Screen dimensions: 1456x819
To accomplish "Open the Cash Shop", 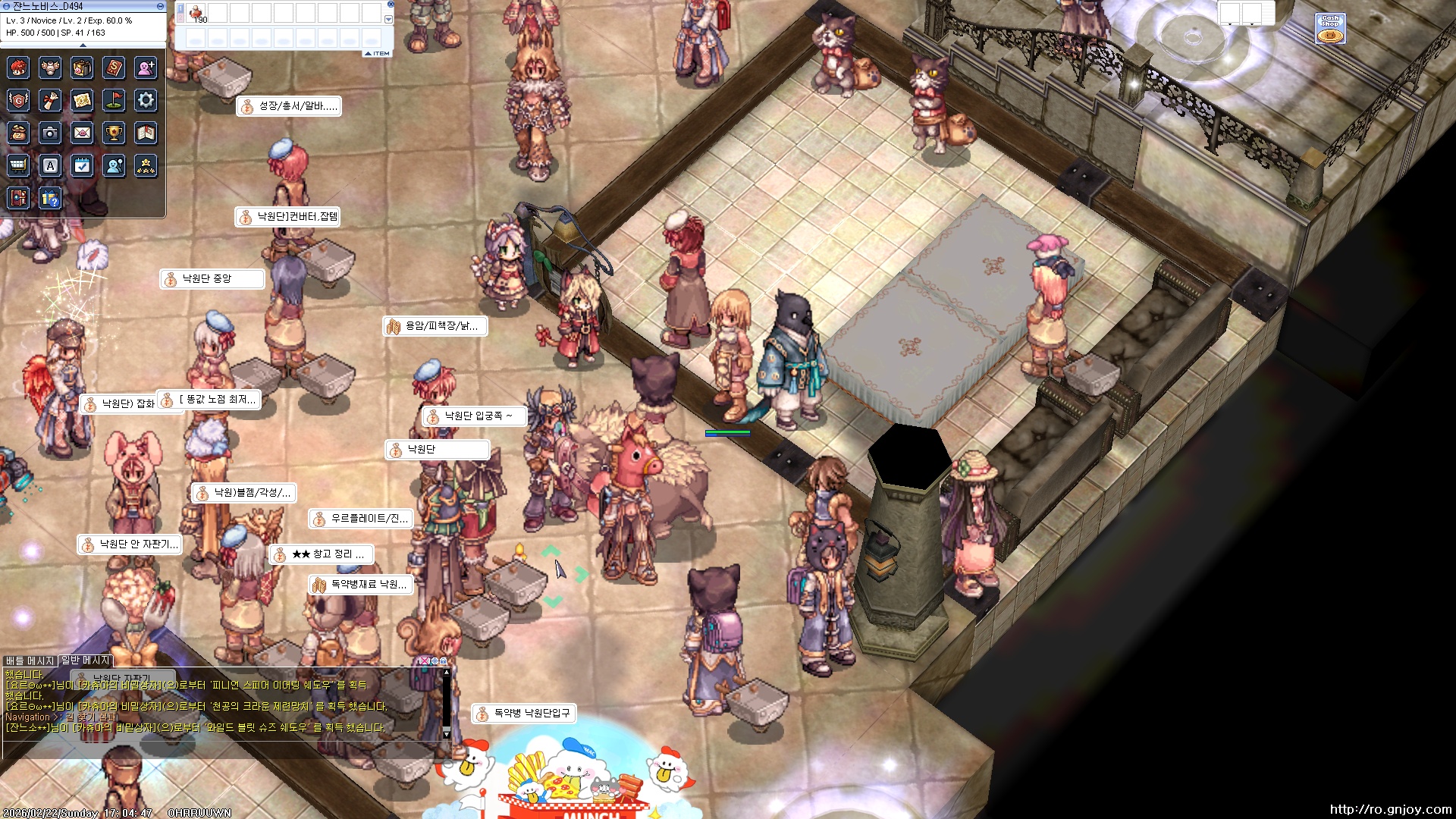I will point(1330,29).
